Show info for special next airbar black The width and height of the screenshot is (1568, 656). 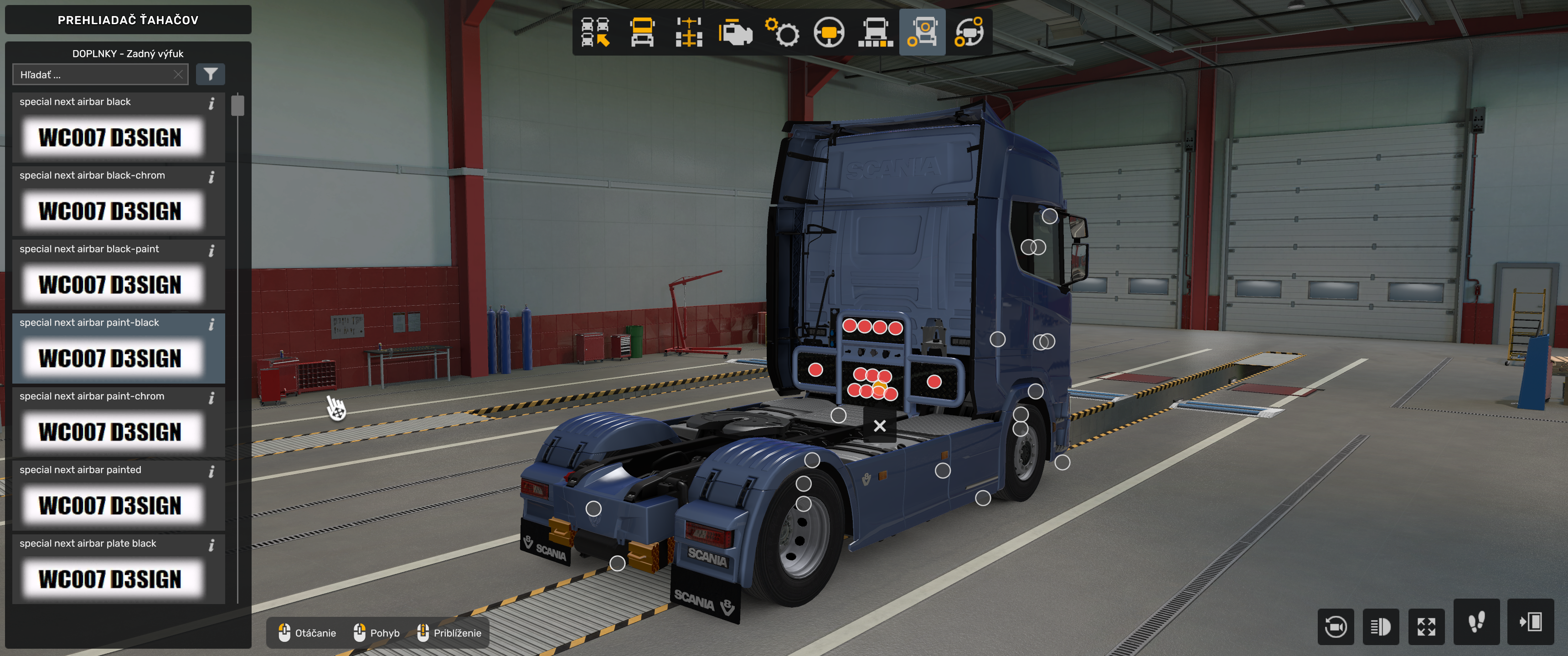[212, 103]
